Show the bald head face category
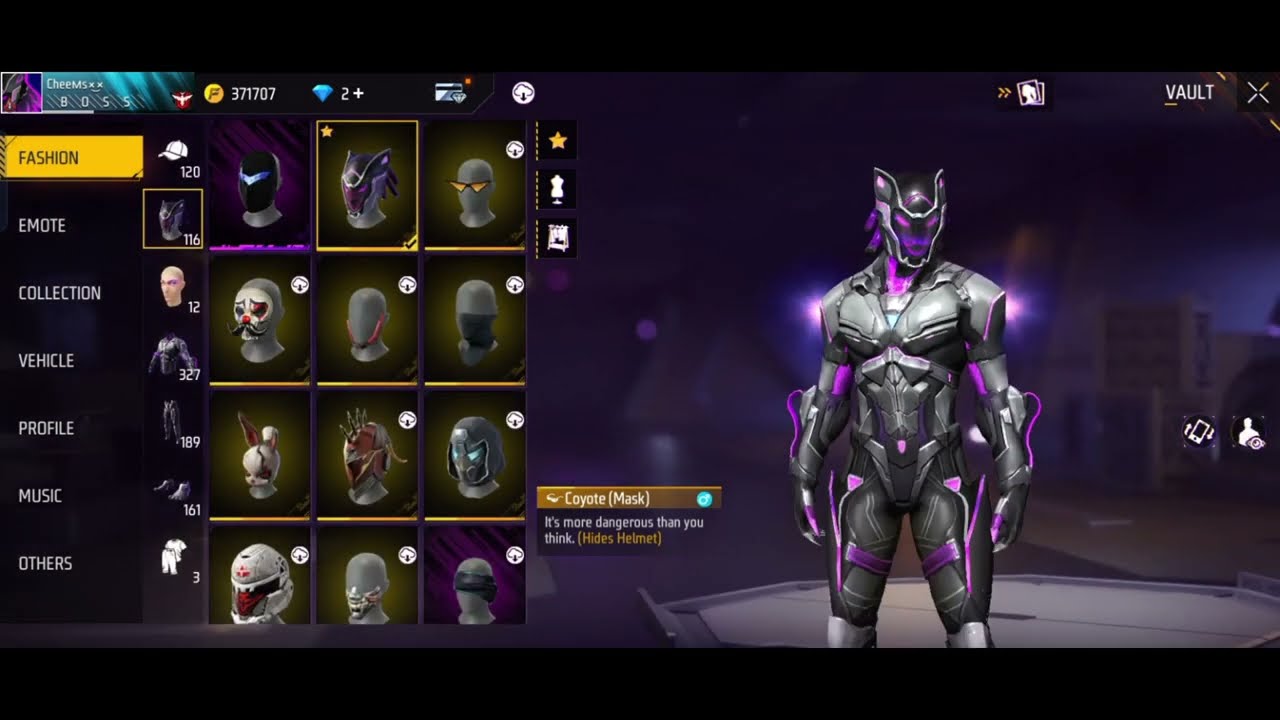1280x720 pixels. [174, 287]
